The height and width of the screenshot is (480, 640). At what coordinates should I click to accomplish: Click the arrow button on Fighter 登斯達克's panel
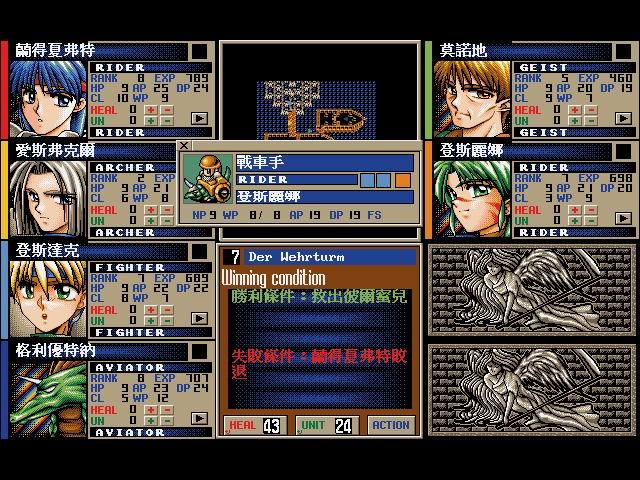(199, 318)
